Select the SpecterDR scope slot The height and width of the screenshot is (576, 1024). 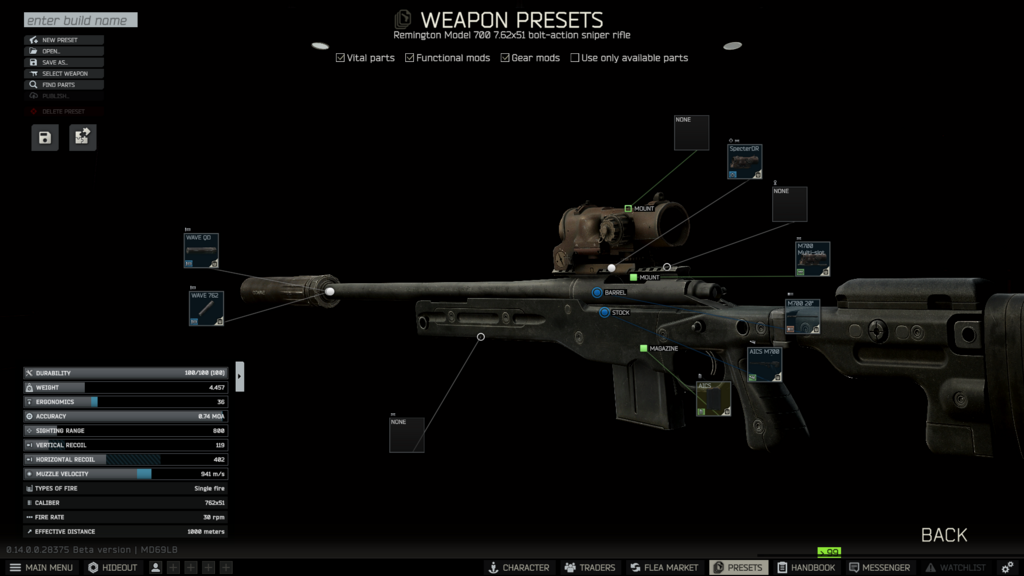745,162
